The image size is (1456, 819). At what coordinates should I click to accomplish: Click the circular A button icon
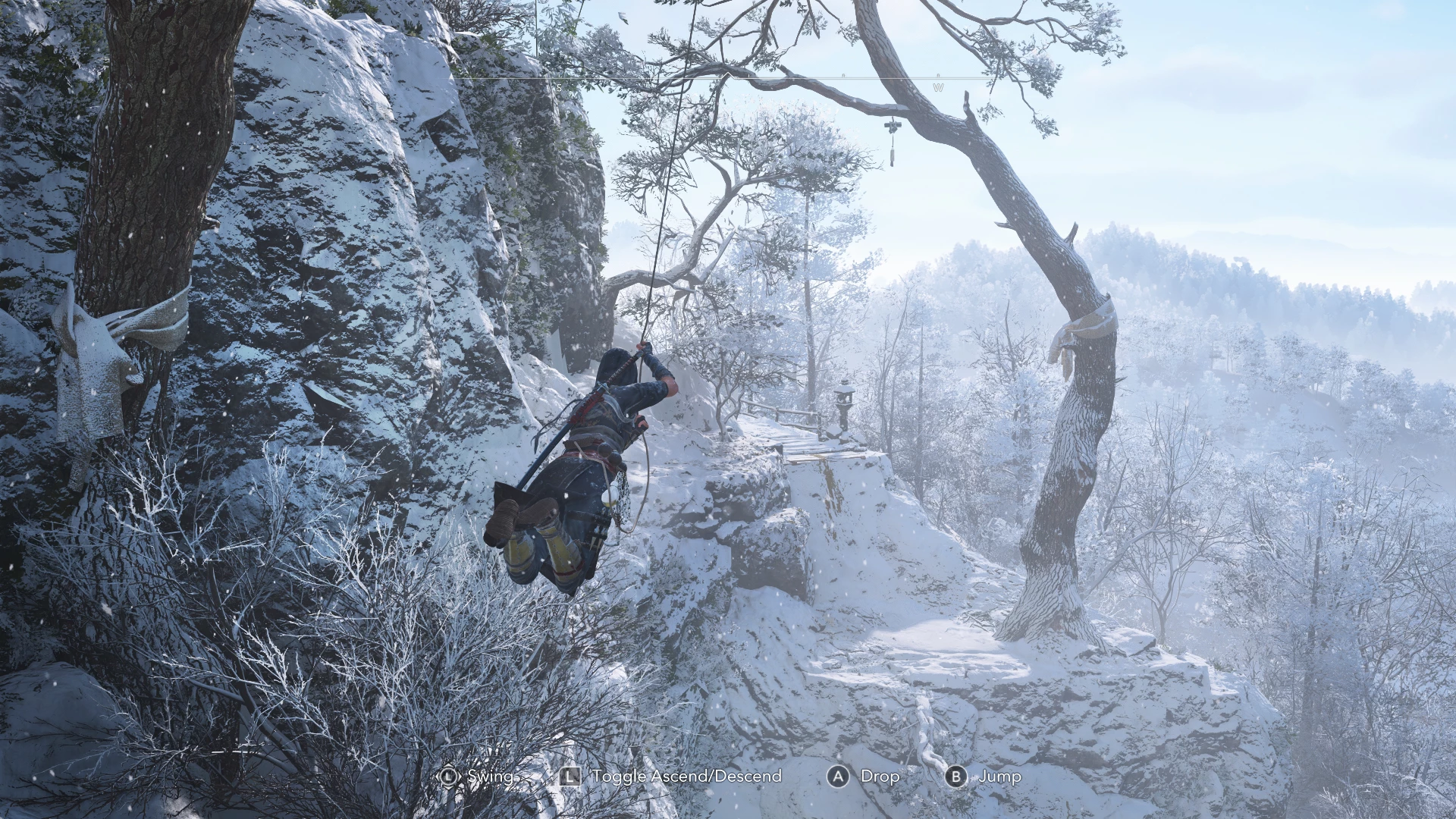839,776
